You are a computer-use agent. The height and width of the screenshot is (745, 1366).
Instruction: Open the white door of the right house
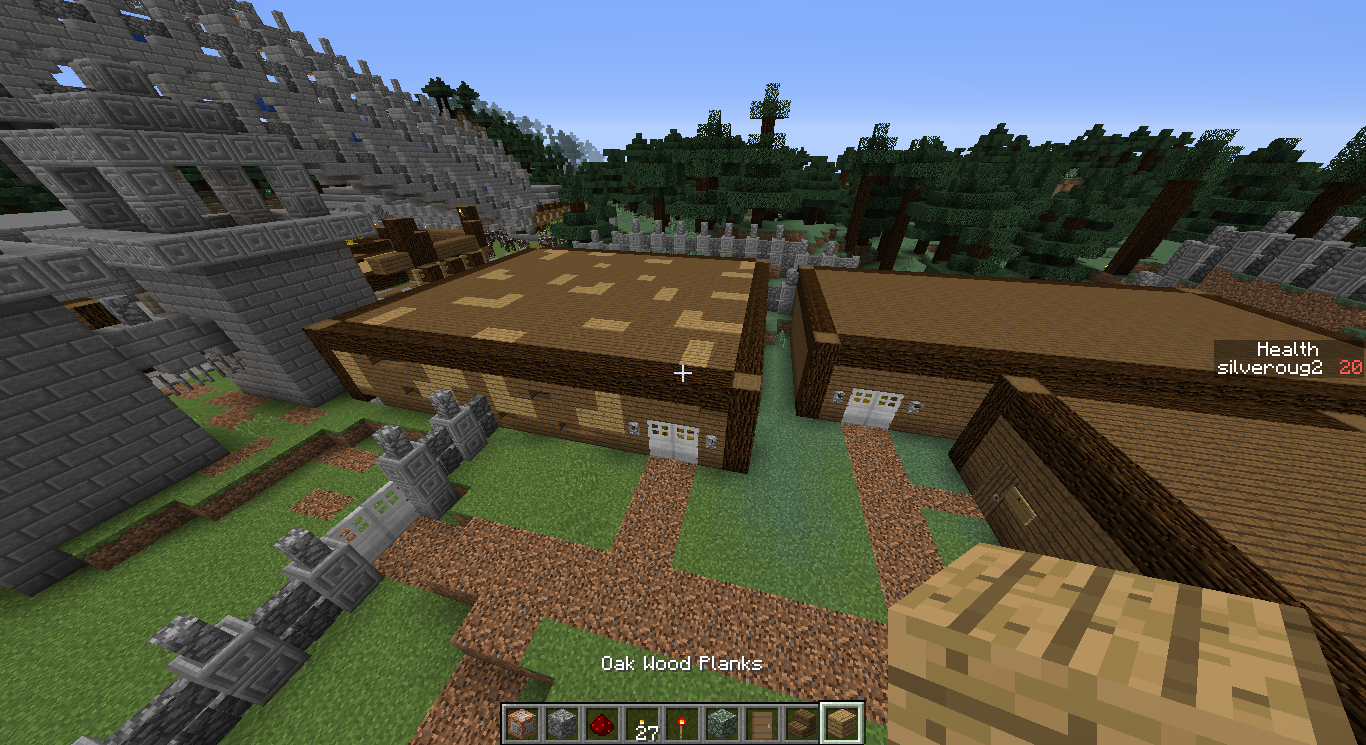click(x=875, y=406)
